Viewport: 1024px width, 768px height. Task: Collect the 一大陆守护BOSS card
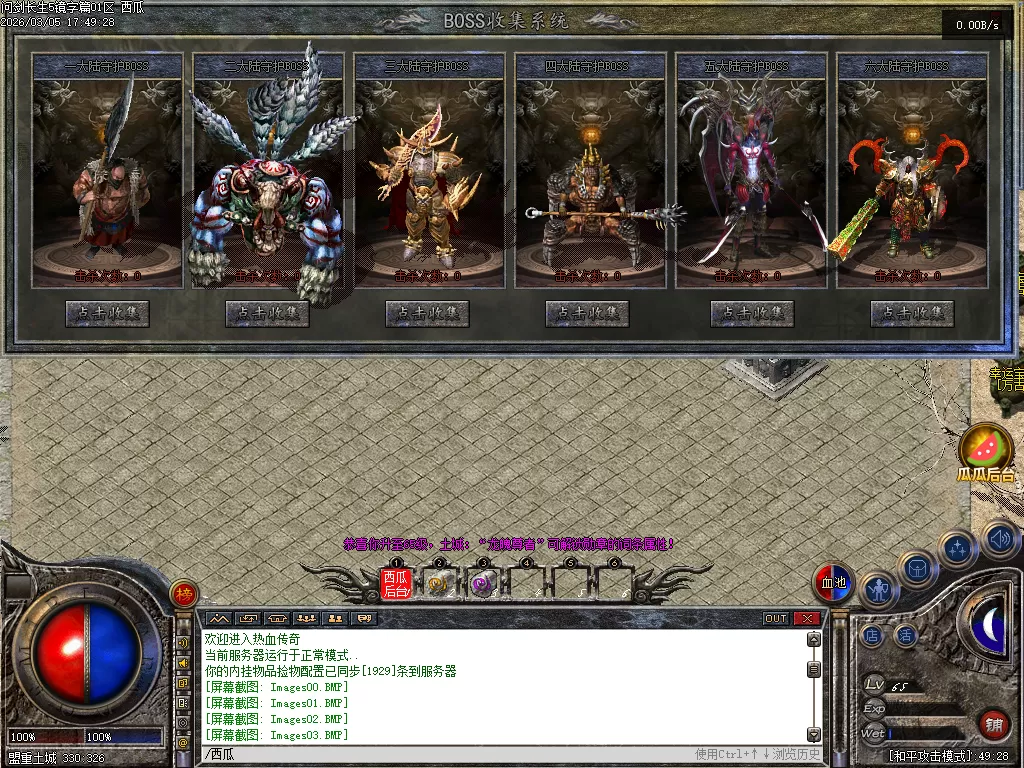pos(107,313)
